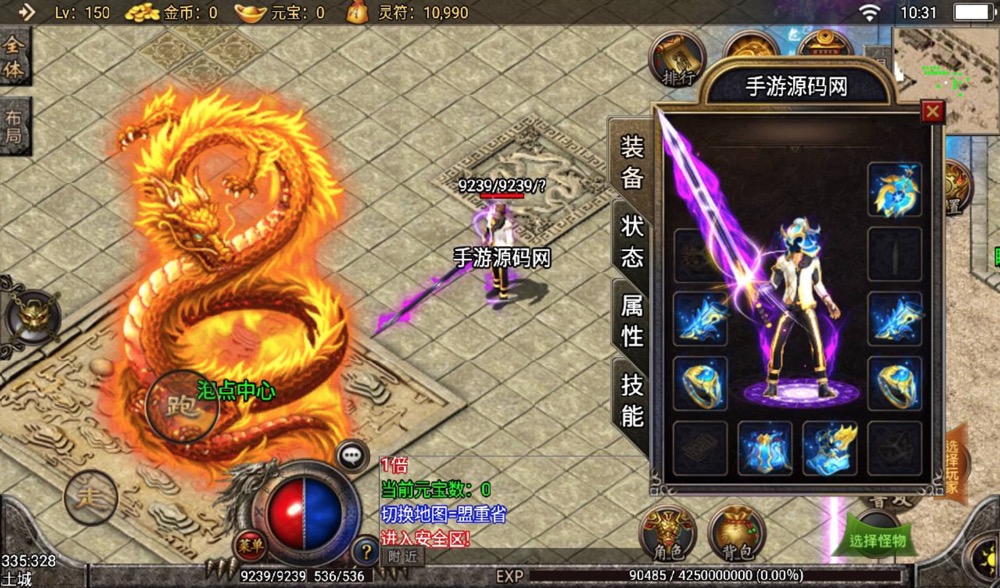Open the 属性 attributes tab
Screen dimensions: 1000x588
632,320
